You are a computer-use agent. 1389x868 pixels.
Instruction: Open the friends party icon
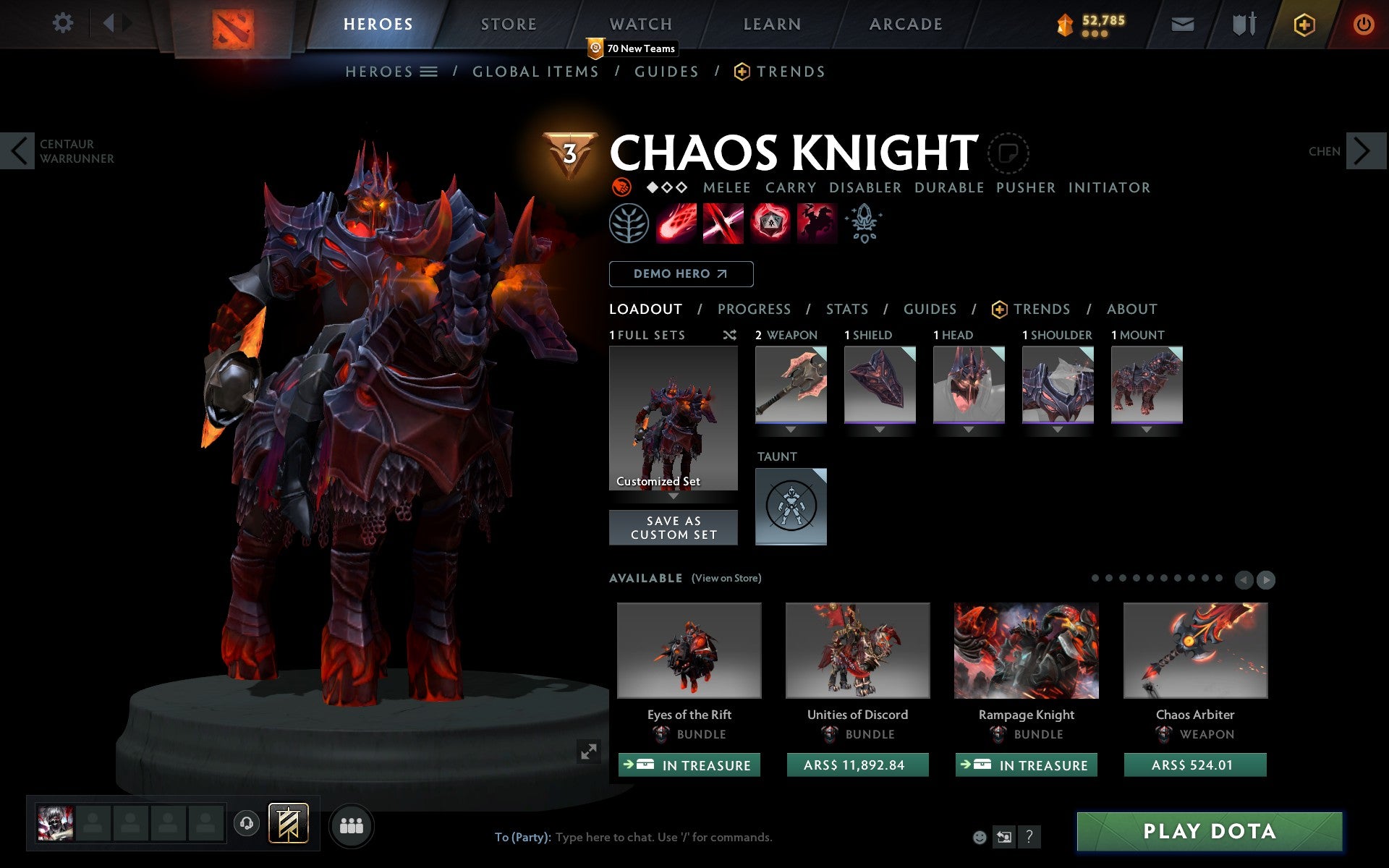[x=352, y=825]
